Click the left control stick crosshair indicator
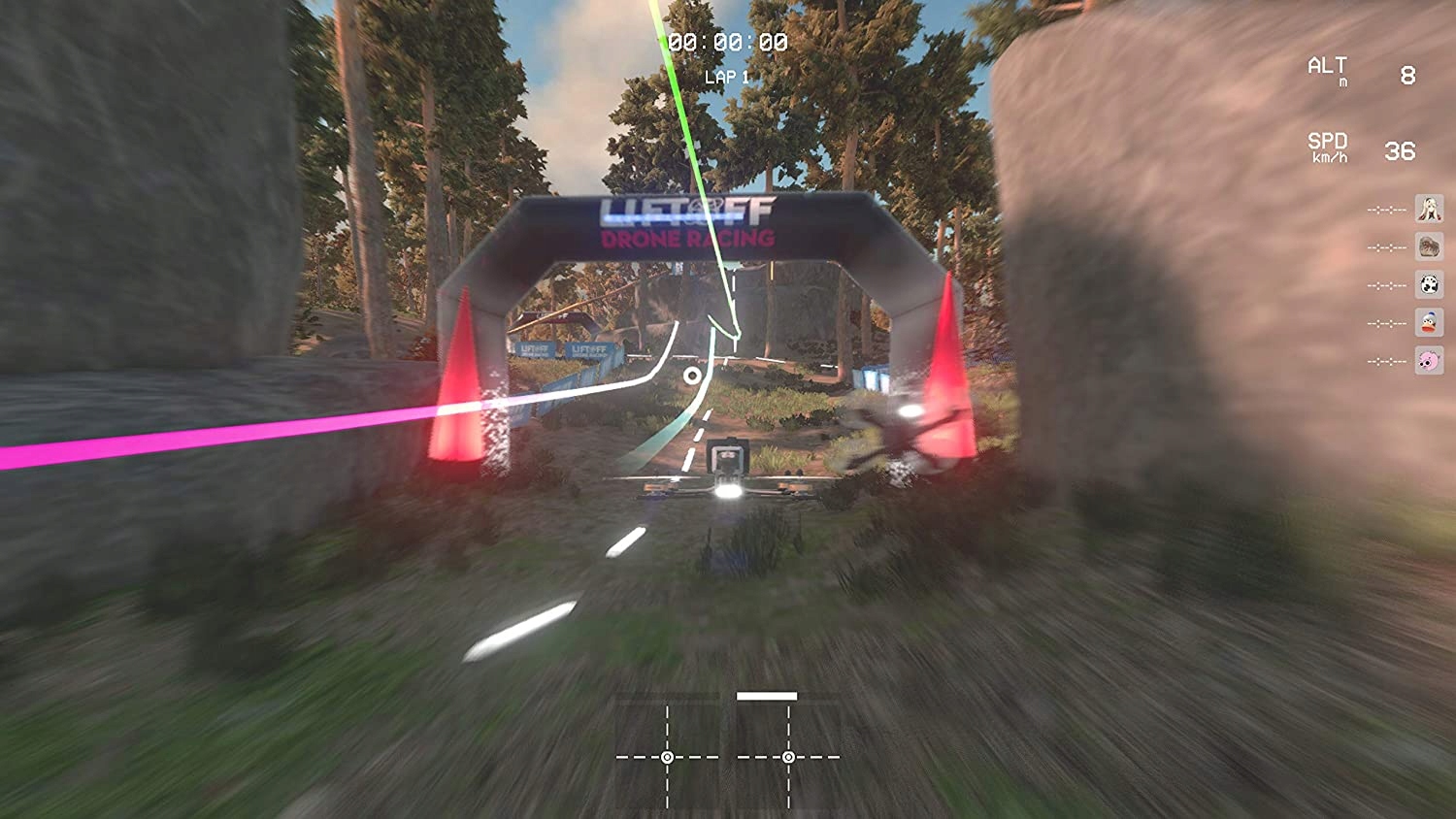The width and height of the screenshot is (1456, 819). (x=669, y=755)
